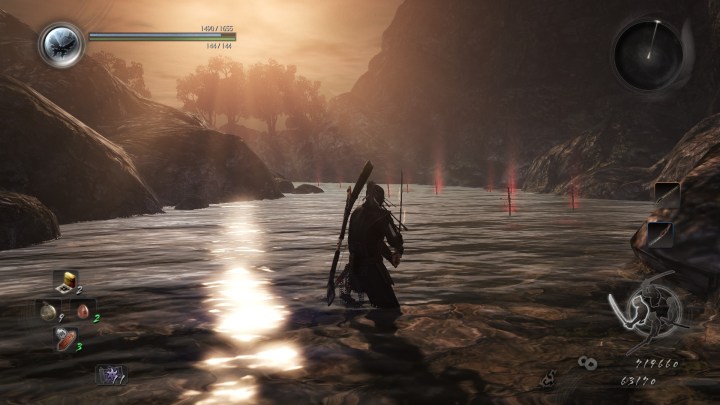
Task: Activate the purple shuriken scroll slot
Action: click(108, 374)
